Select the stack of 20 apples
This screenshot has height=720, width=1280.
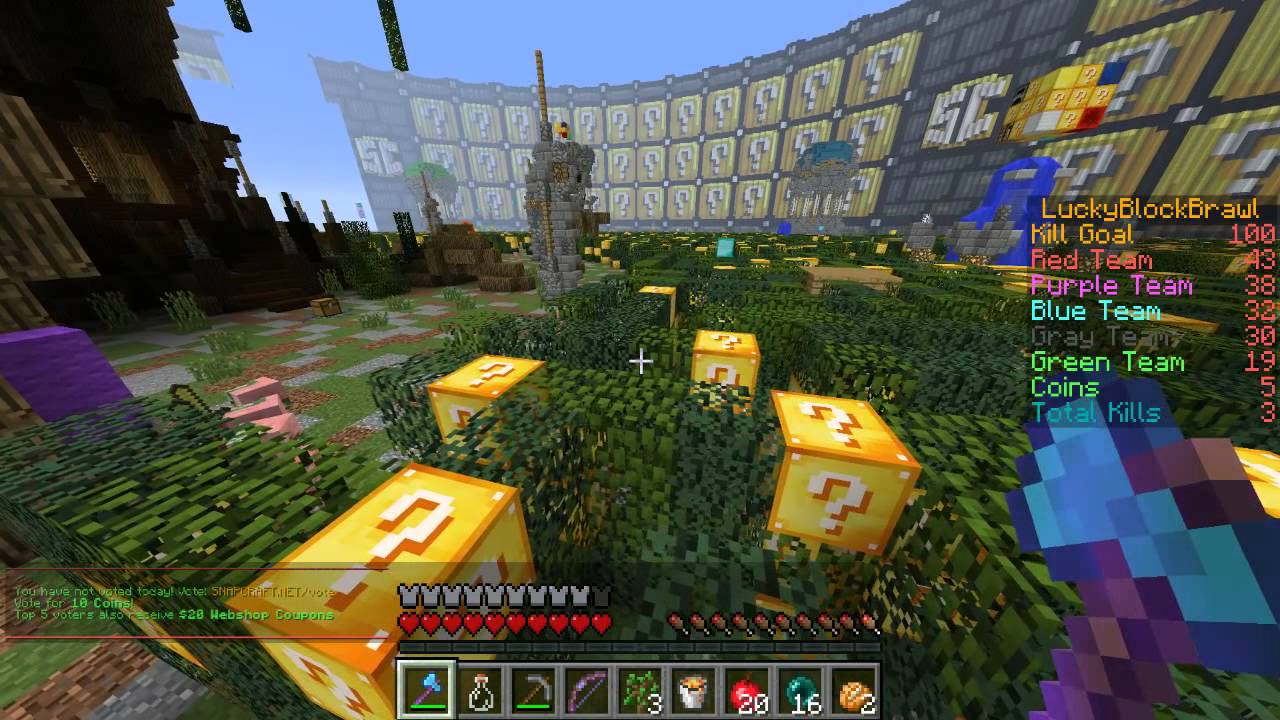748,688
